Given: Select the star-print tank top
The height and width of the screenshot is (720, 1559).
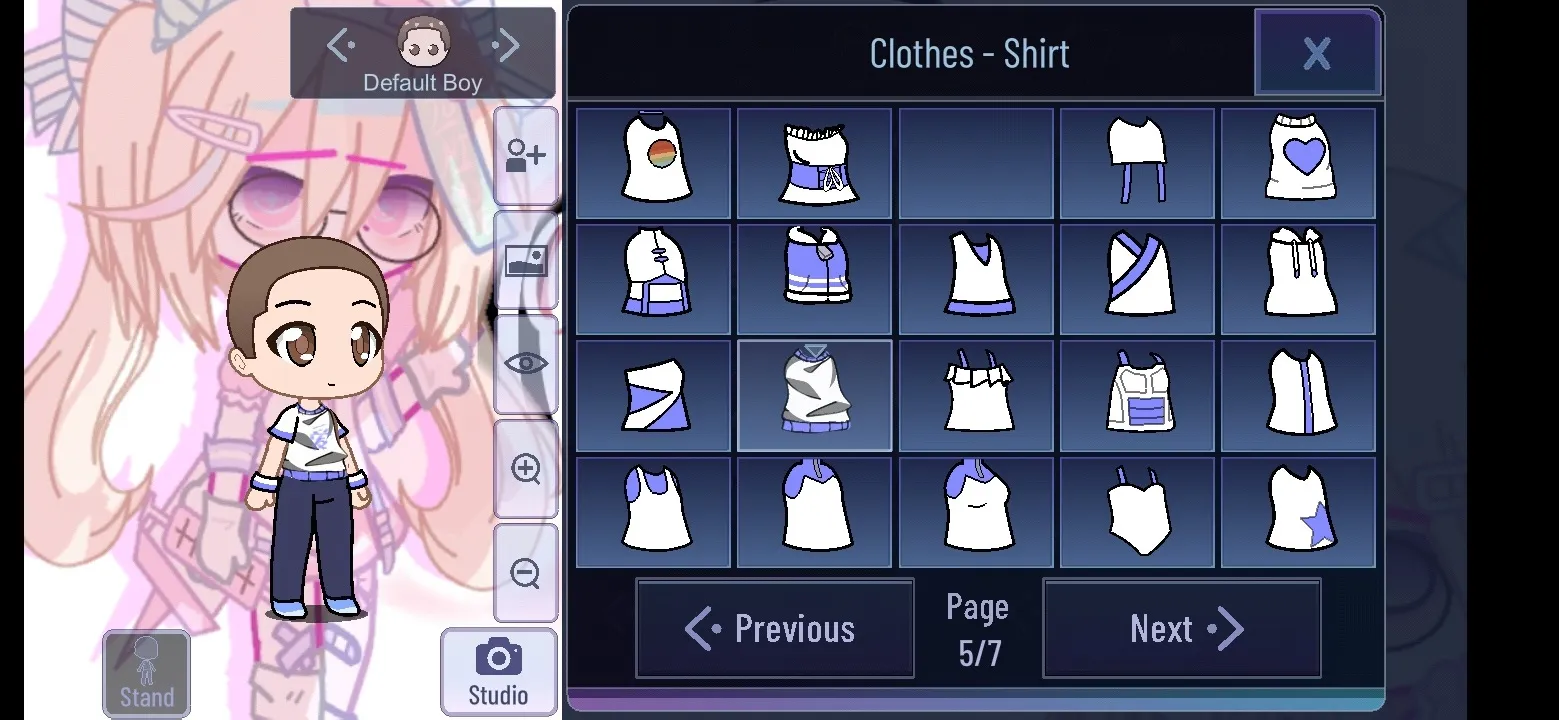Looking at the screenshot, I should 1298,512.
